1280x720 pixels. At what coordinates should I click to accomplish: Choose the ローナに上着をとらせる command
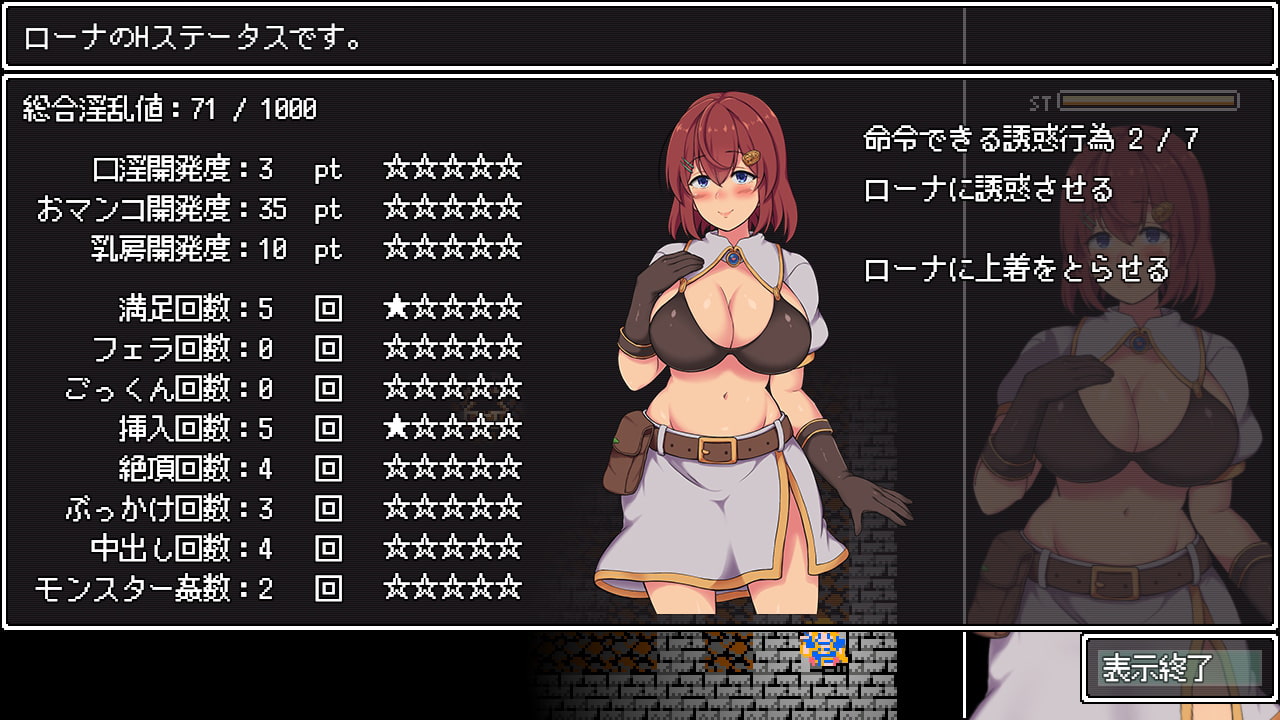point(1016,269)
